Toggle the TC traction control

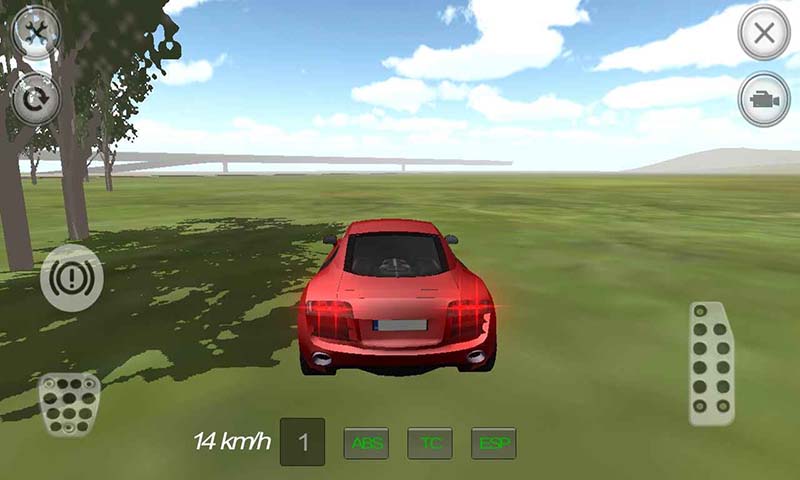[430, 443]
